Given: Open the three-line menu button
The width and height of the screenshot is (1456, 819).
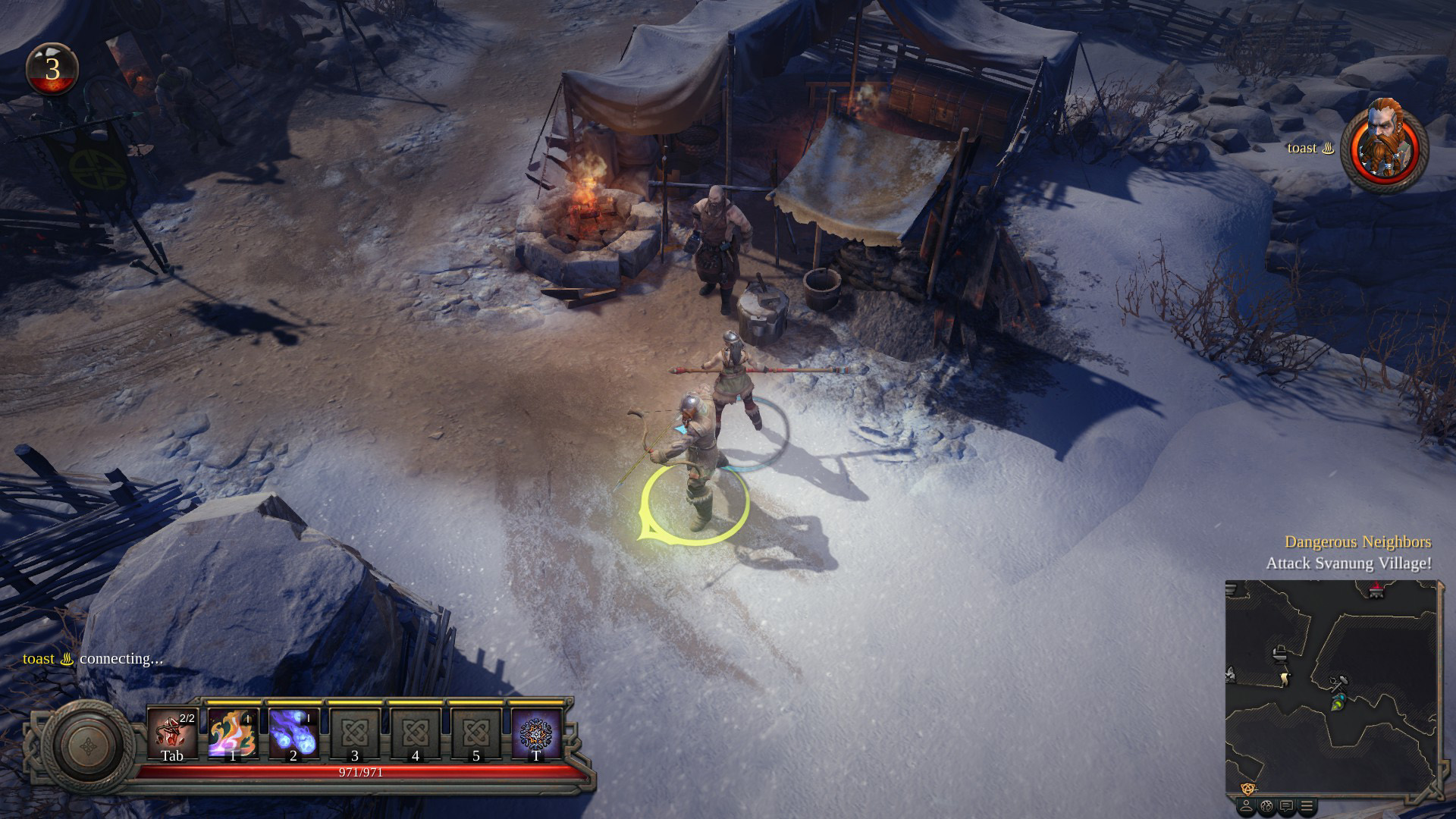Looking at the screenshot, I should point(1306,806).
